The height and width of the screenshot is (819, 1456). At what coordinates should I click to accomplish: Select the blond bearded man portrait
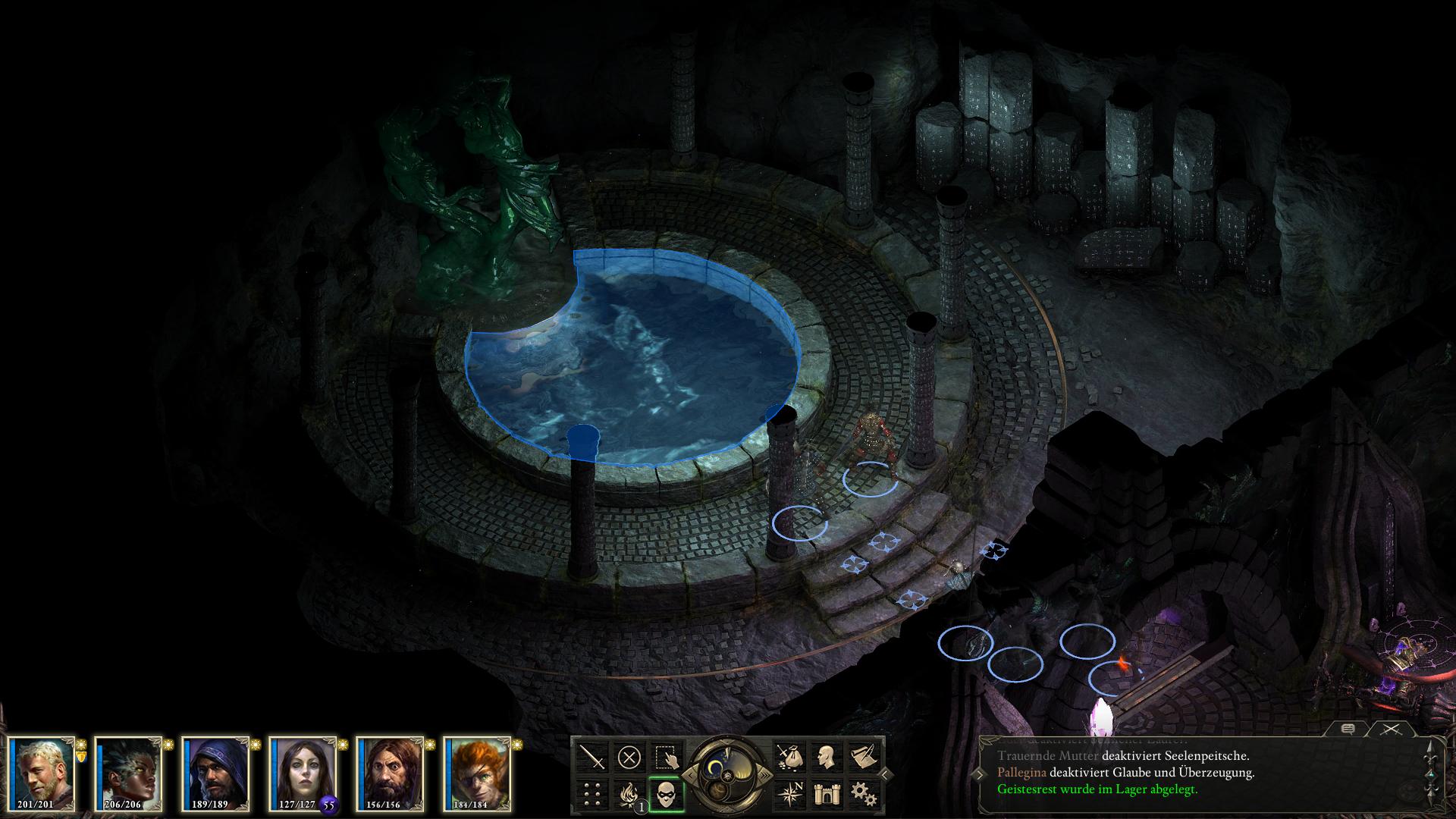coord(42,773)
